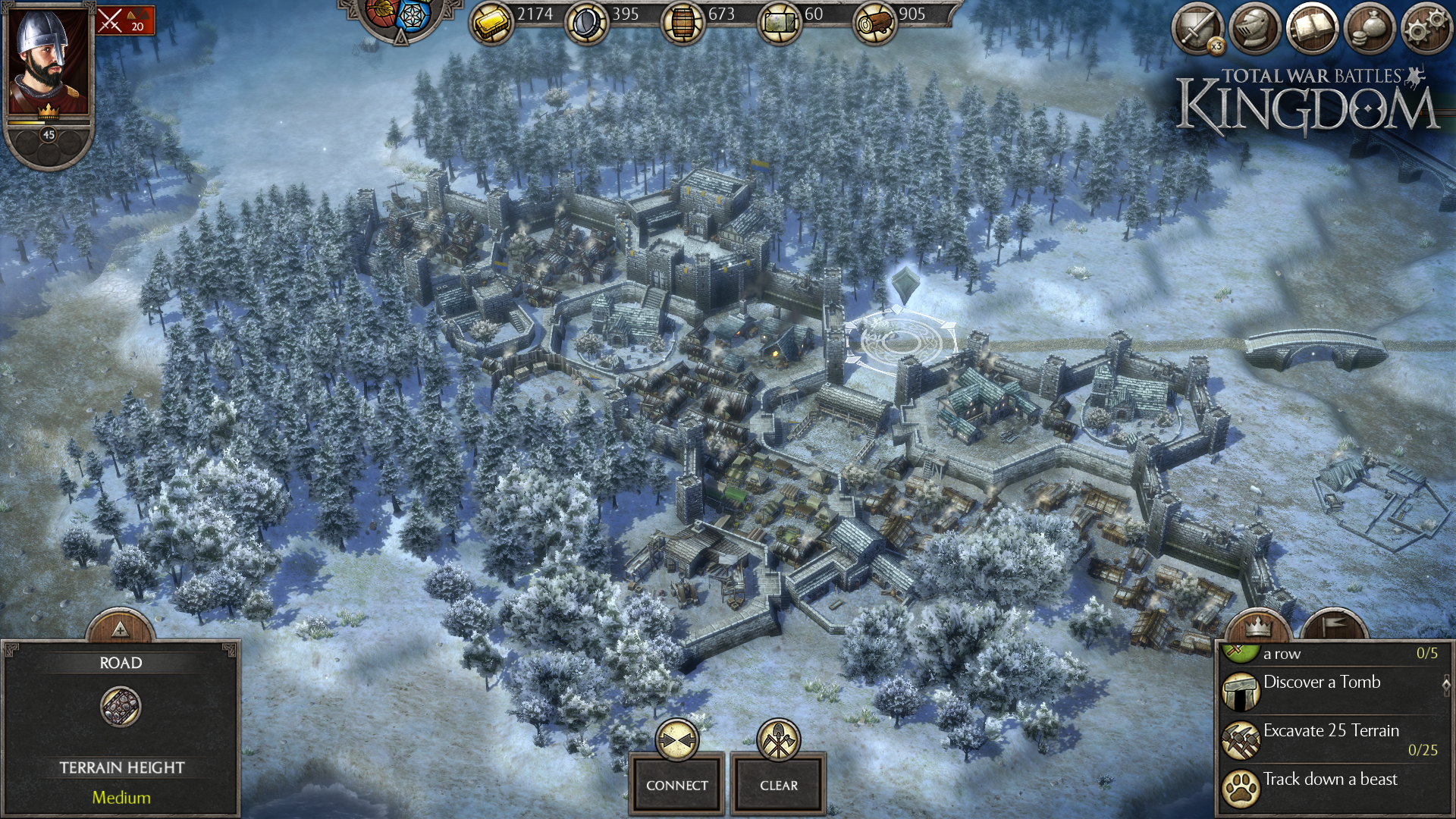Open the coin sack shop icon
The height and width of the screenshot is (819, 1456).
pyautogui.click(x=1369, y=29)
